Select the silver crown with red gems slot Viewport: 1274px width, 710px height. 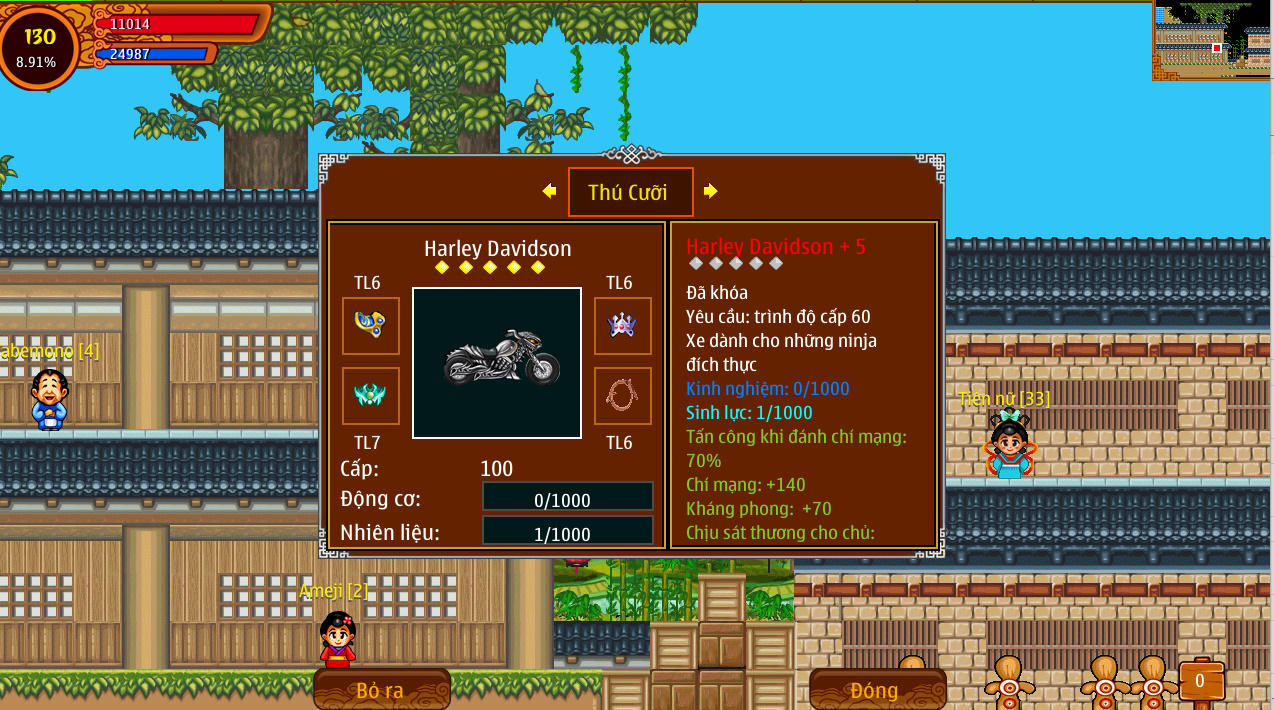click(x=622, y=325)
